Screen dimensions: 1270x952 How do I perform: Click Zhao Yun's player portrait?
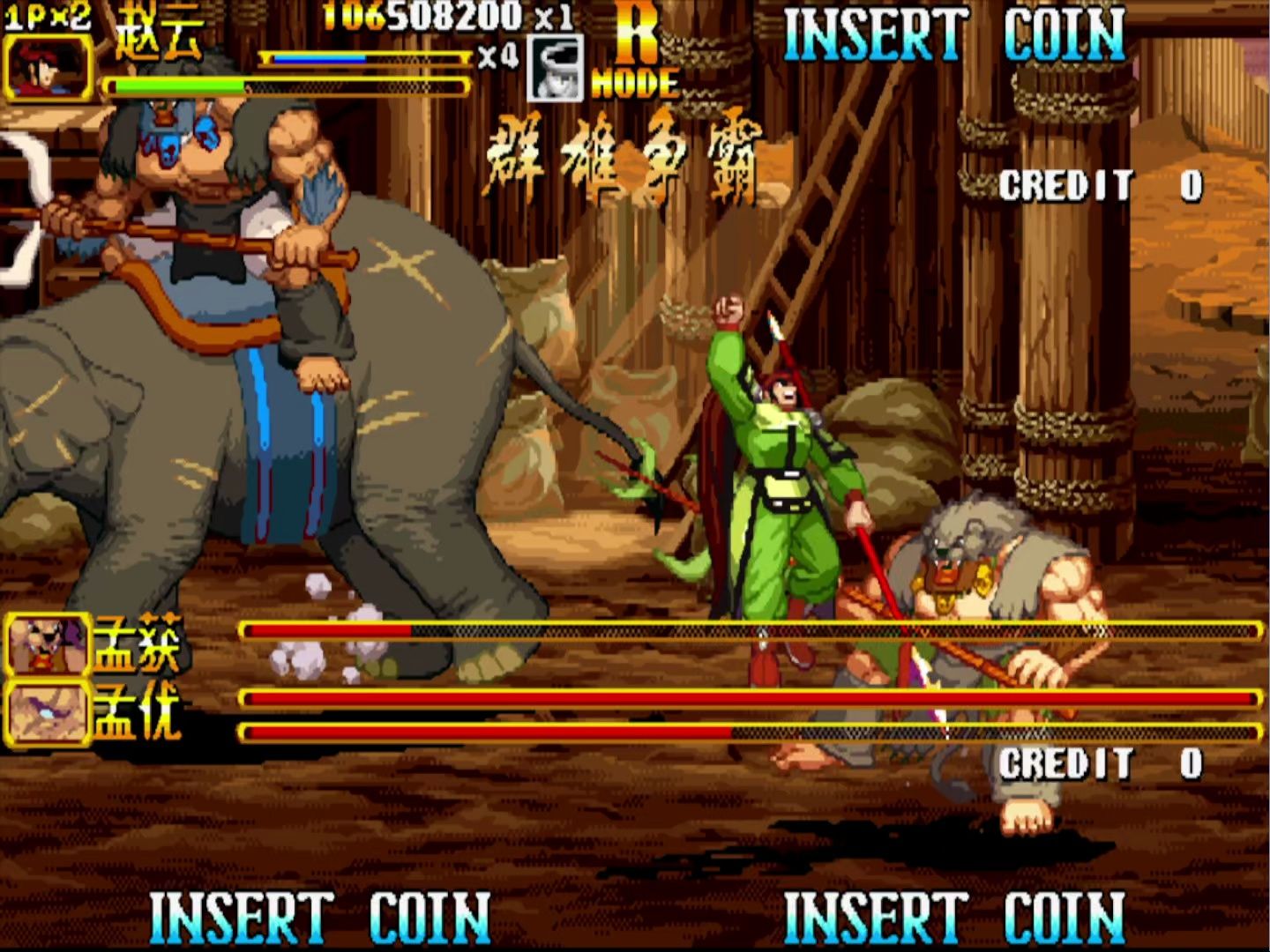(49, 68)
